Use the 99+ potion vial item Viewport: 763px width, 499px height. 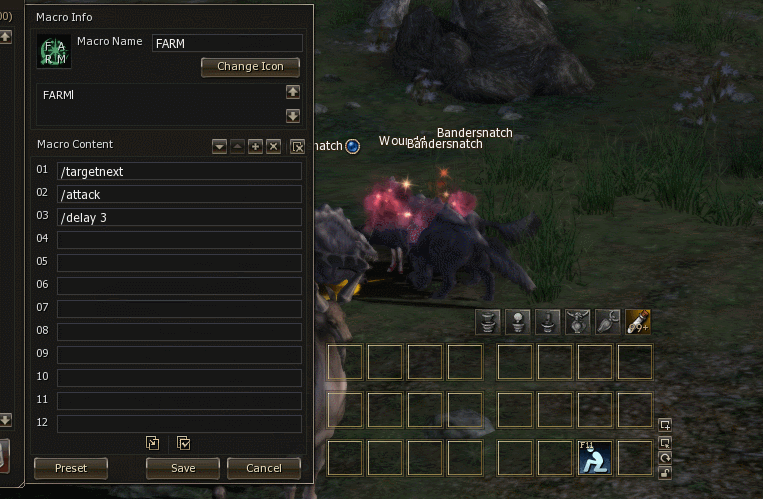click(x=638, y=321)
